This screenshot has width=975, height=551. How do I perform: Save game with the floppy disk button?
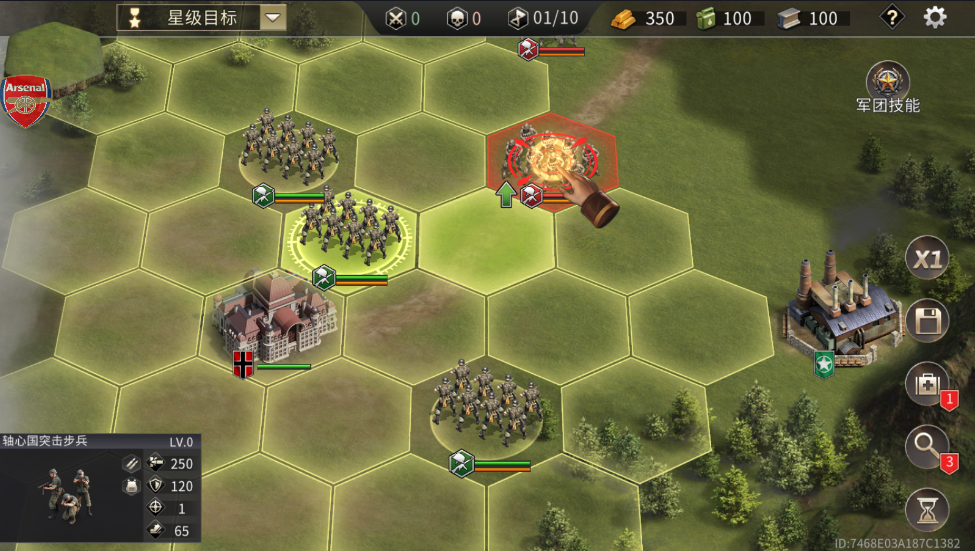pyautogui.click(x=927, y=322)
